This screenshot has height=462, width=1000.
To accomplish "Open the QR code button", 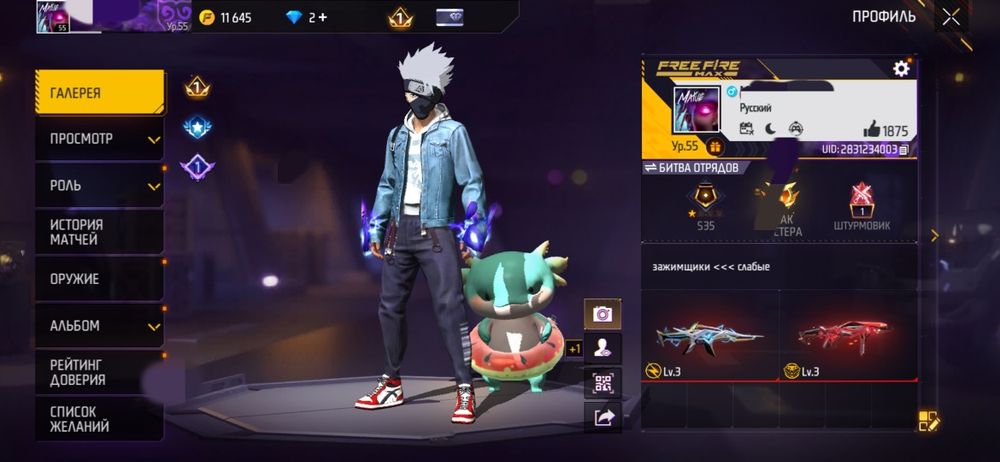I will 603,383.
